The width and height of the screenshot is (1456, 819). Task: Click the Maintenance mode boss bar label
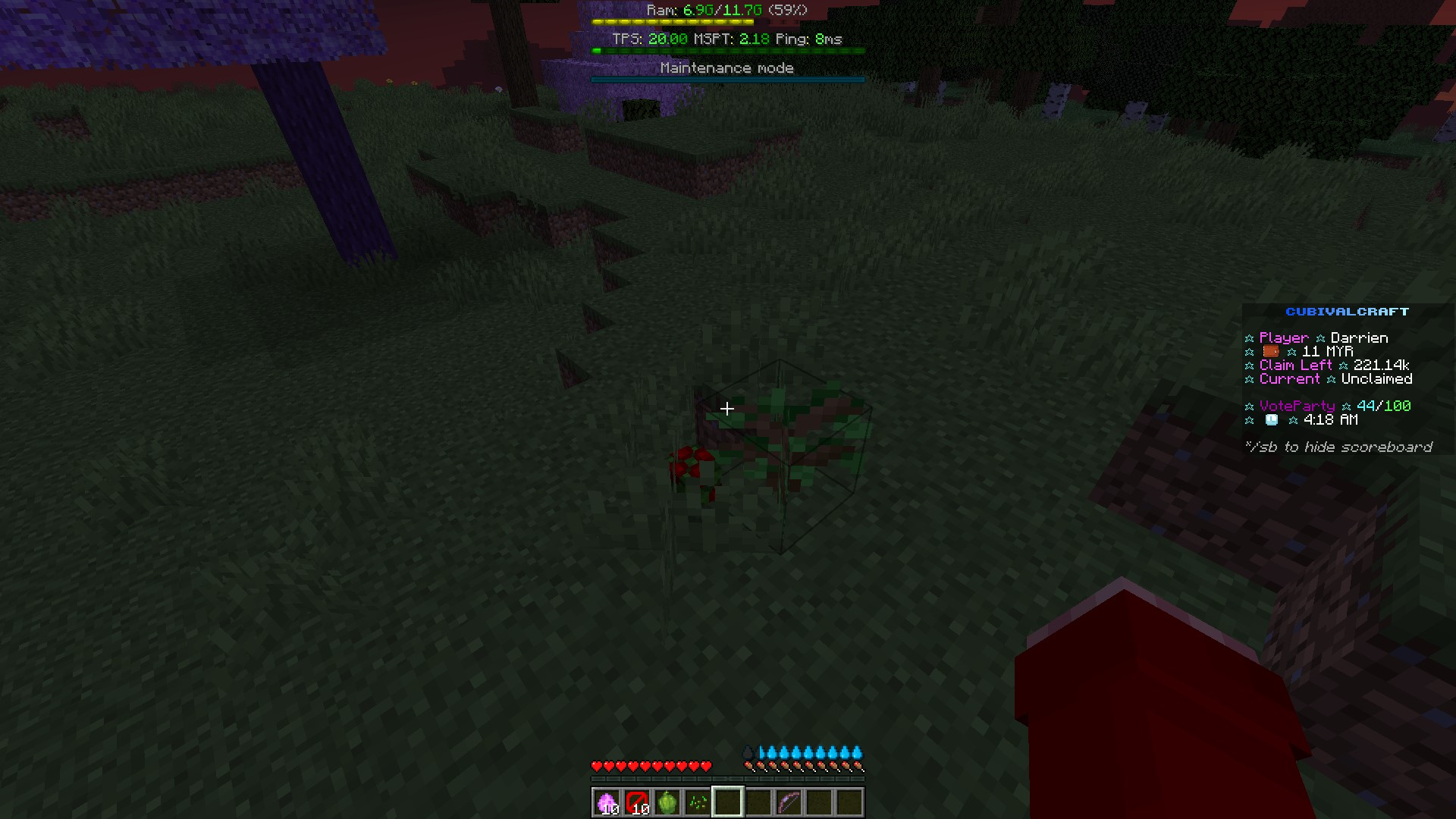coord(726,67)
